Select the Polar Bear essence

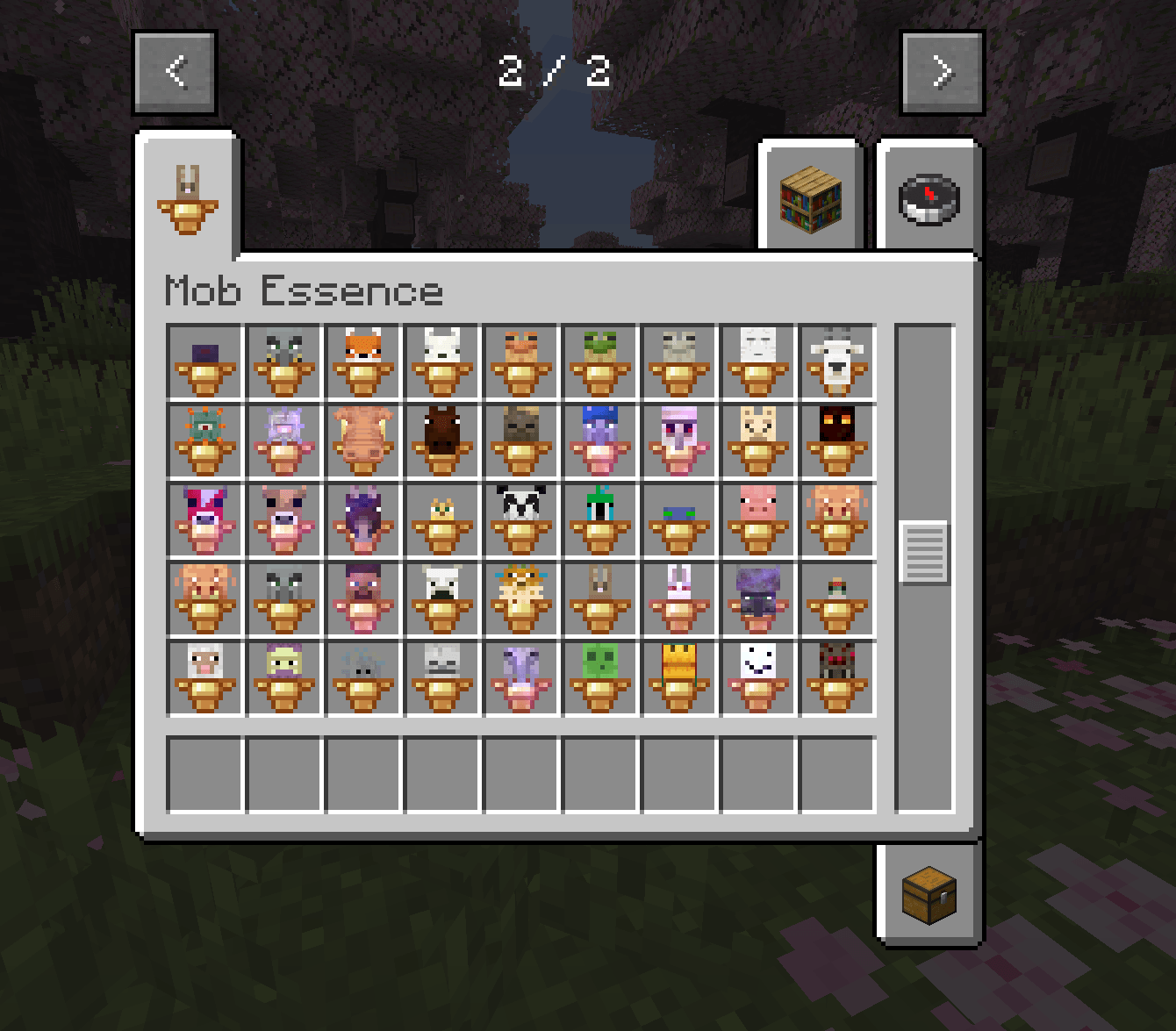point(441,599)
